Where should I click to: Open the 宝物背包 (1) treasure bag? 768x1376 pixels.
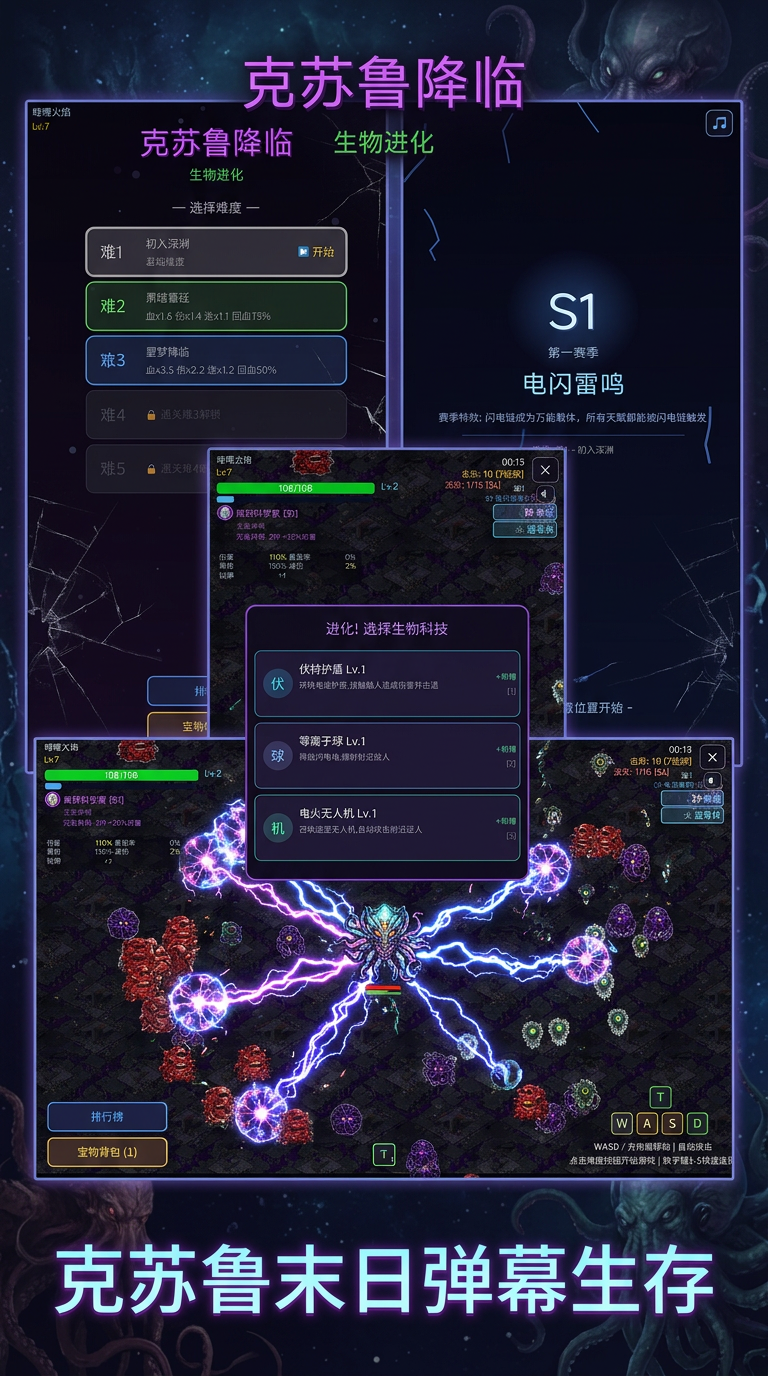click(x=107, y=1152)
